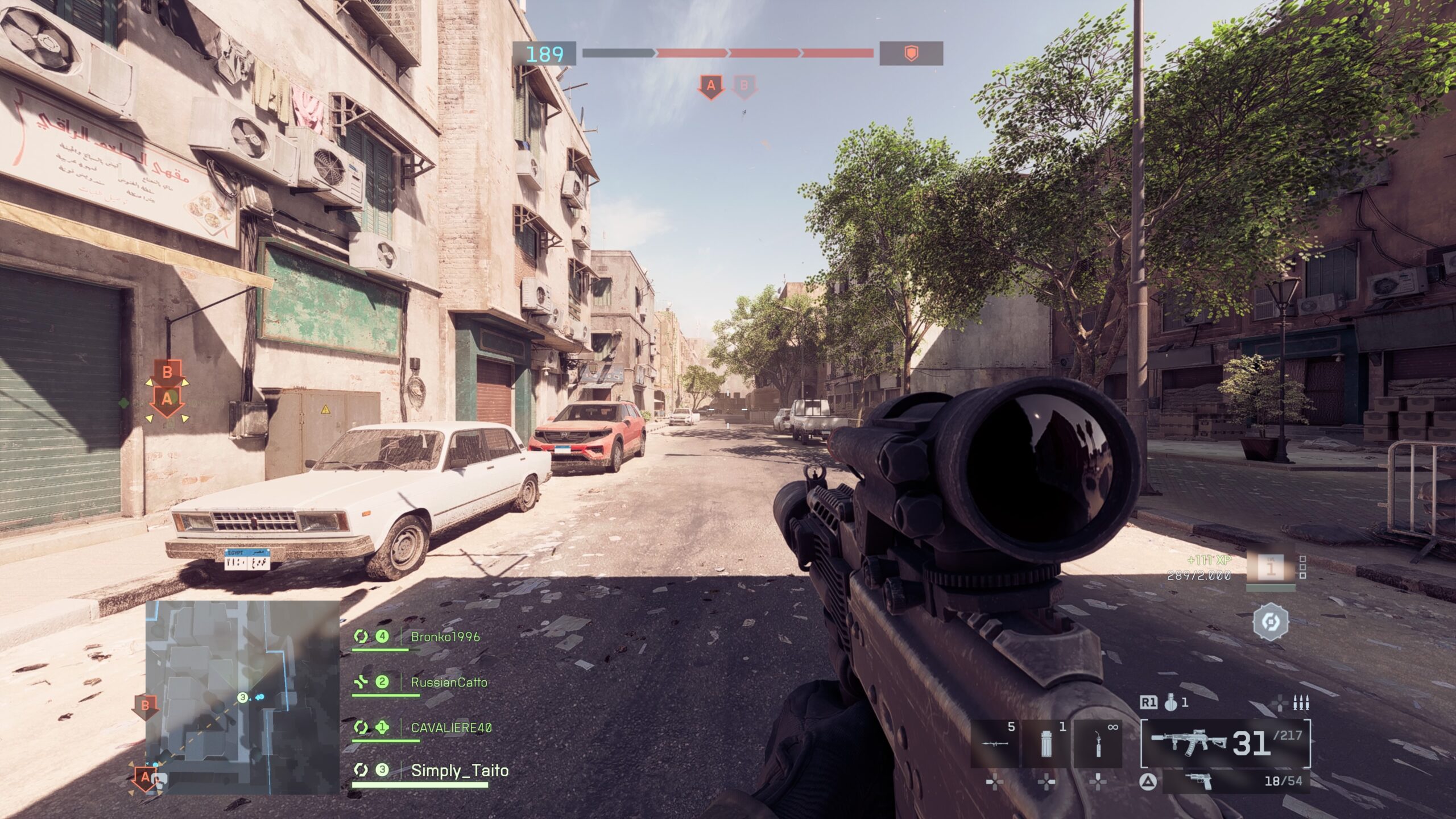Select objective B under the score bar
The height and width of the screenshot is (819, 1456).
(x=744, y=86)
